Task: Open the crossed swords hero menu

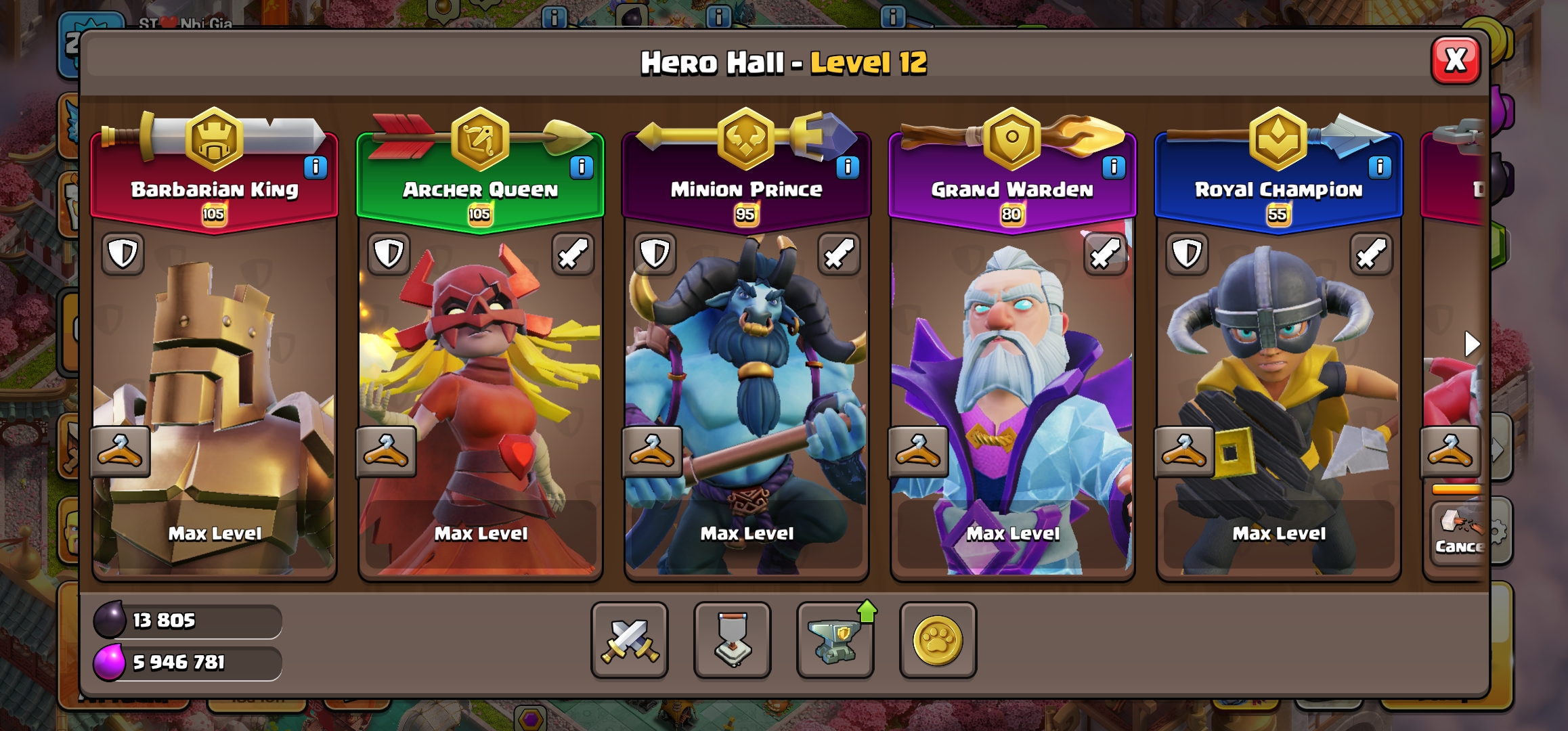Action: click(630, 640)
